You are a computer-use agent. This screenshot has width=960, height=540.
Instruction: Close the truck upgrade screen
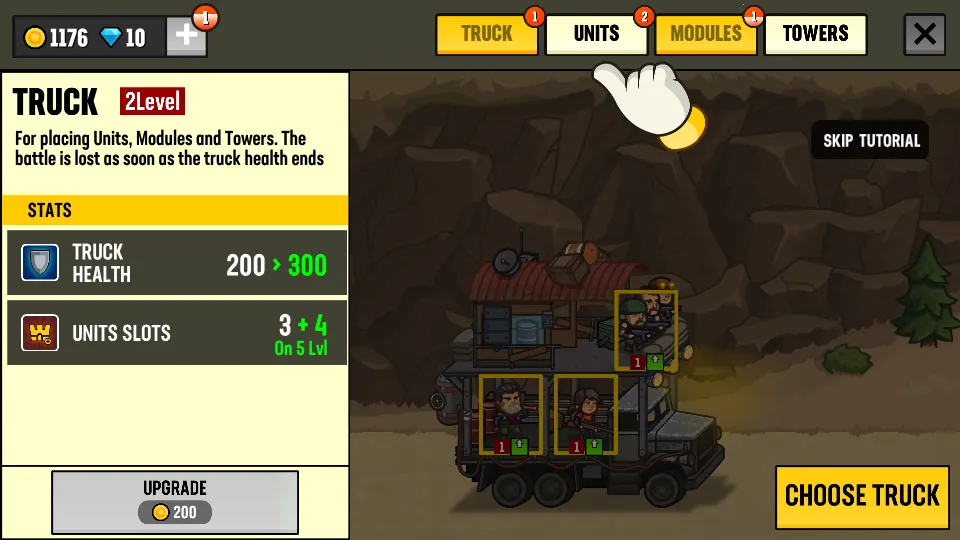pyautogui.click(x=925, y=35)
